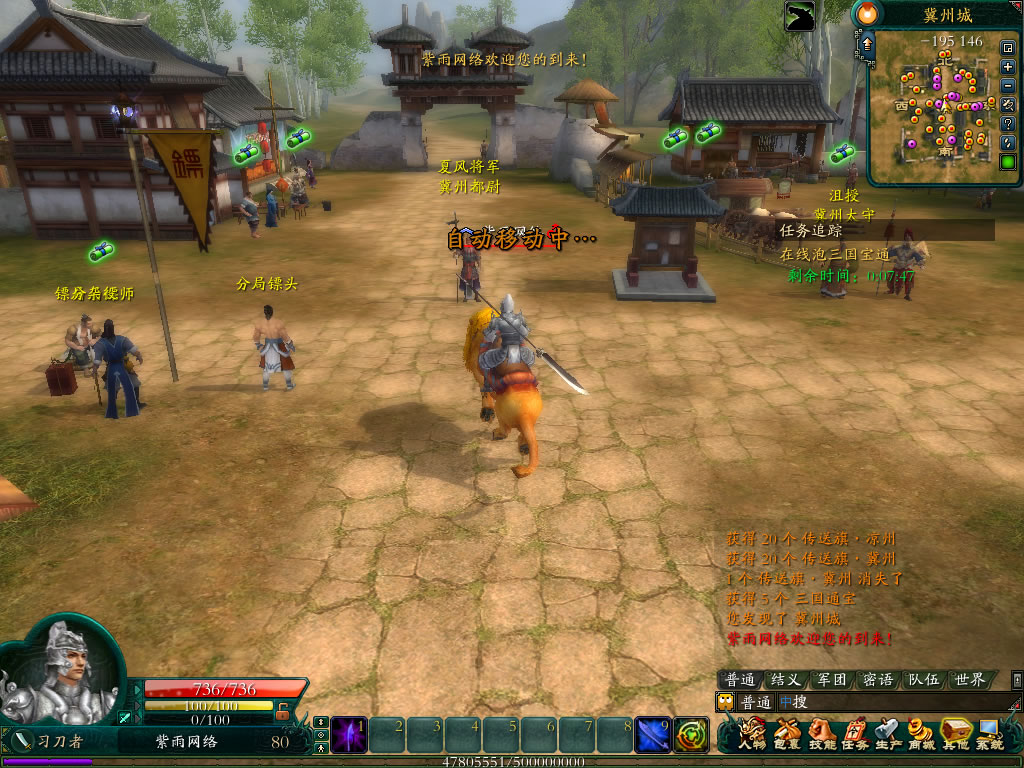Switch to the 世界 world chat tab
Screen dimensions: 1024x768
969,680
